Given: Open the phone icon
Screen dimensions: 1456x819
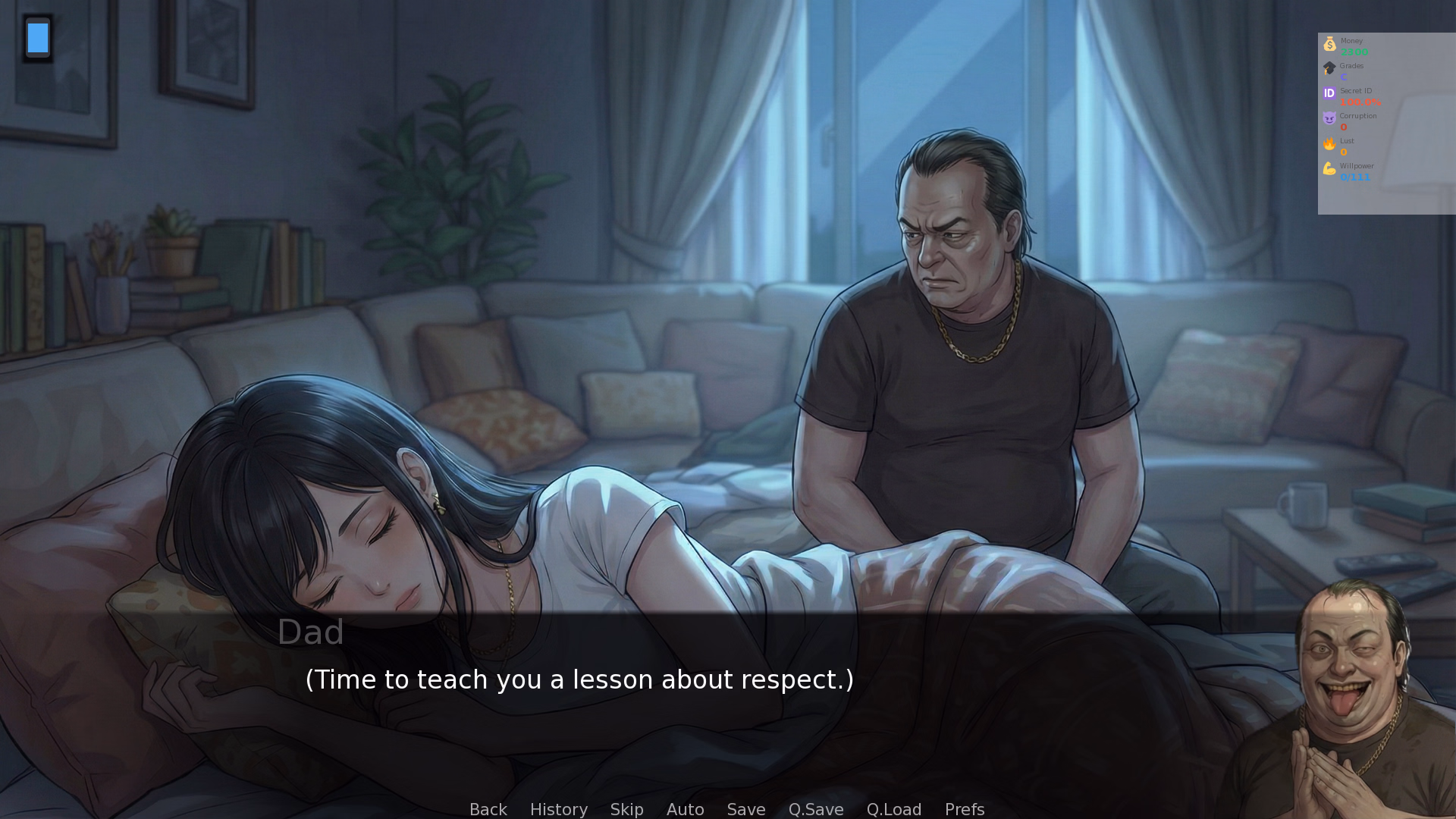Looking at the screenshot, I should pyautogui.click(x=38, y=38).
